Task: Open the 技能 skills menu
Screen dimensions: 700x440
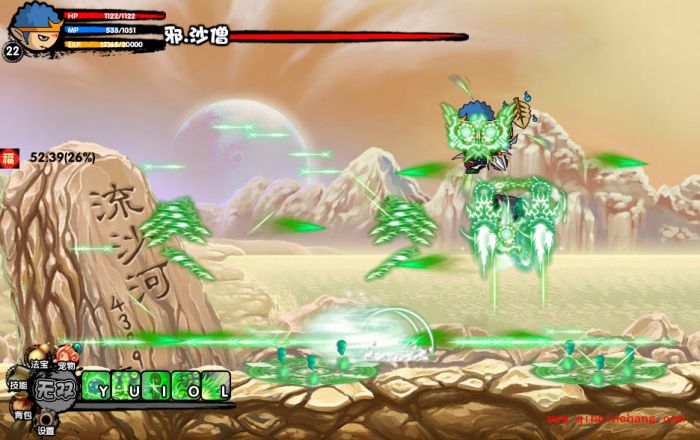Action: [x=19, y=380]
